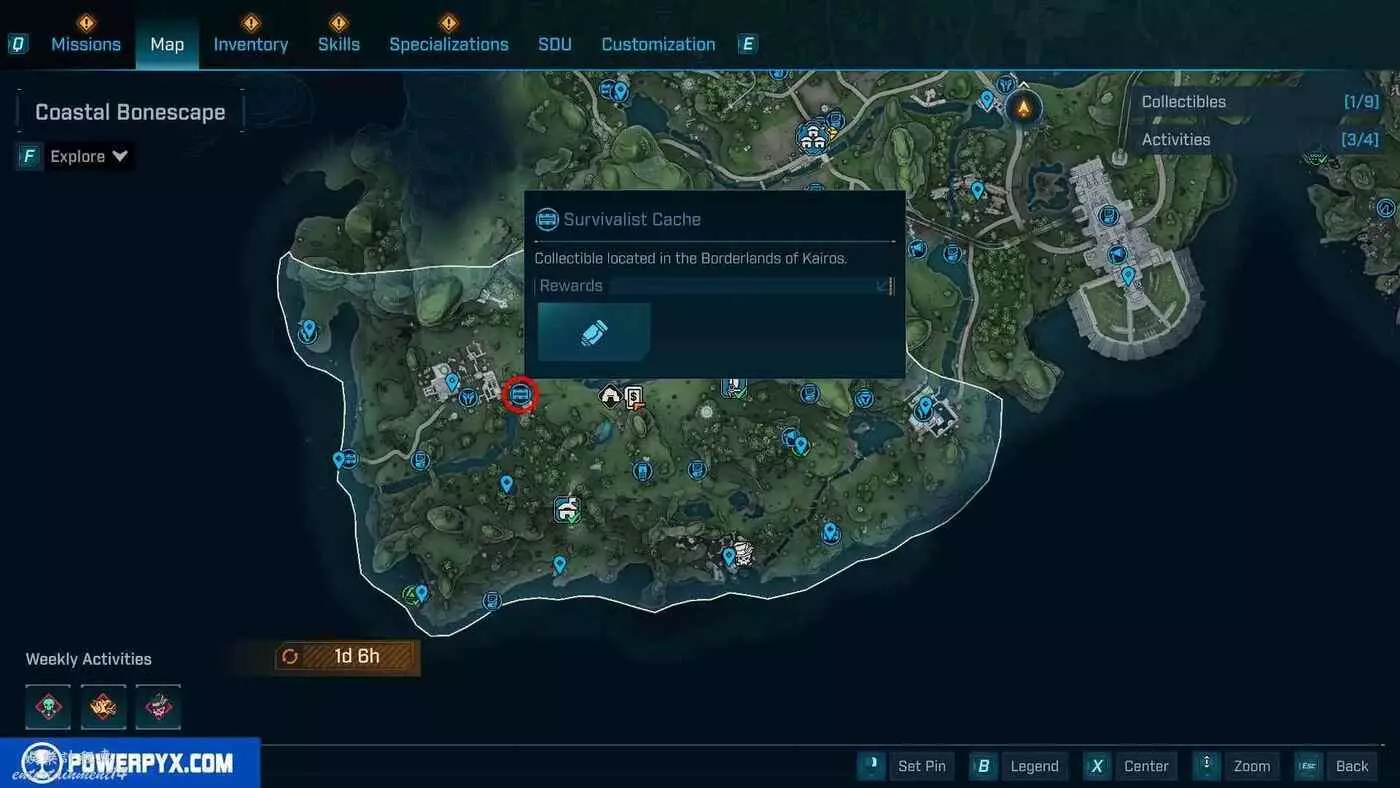This screenshot has height=788, width=1400.
Task: Expand the Explore dropdown
Action: pyautogui.click(x=89, y=156)
